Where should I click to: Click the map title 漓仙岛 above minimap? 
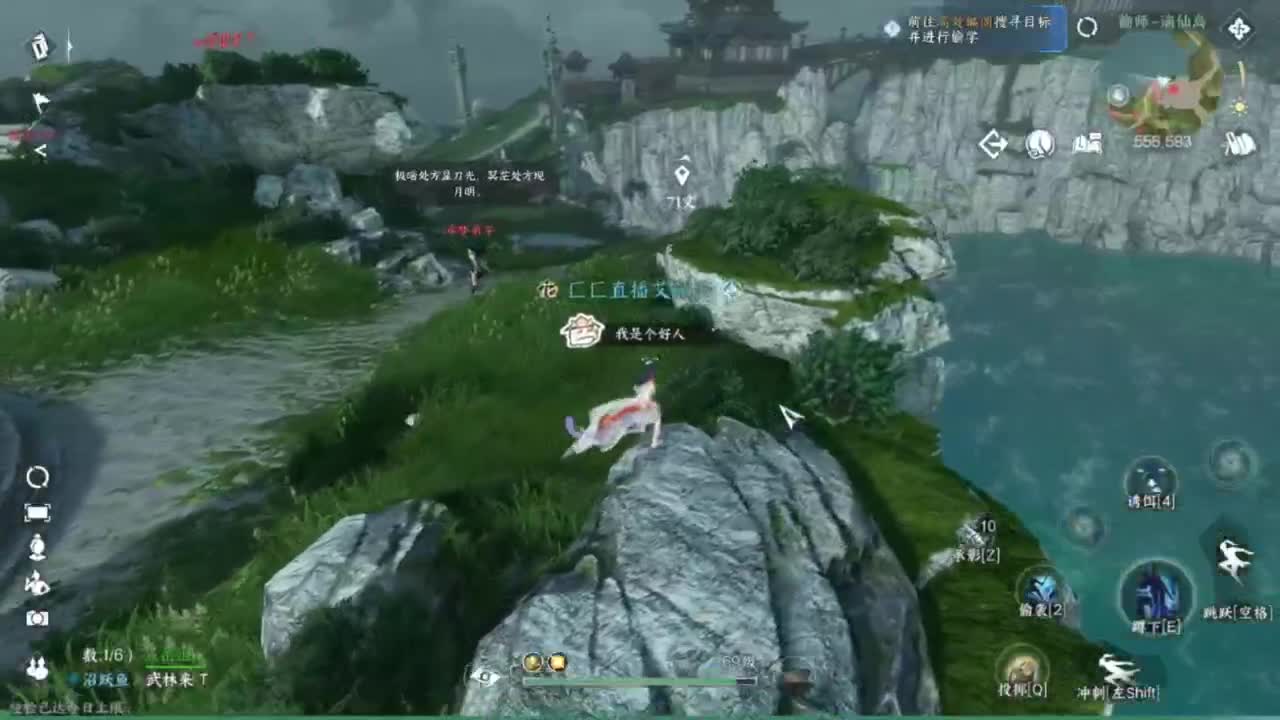pos(1163,25)
